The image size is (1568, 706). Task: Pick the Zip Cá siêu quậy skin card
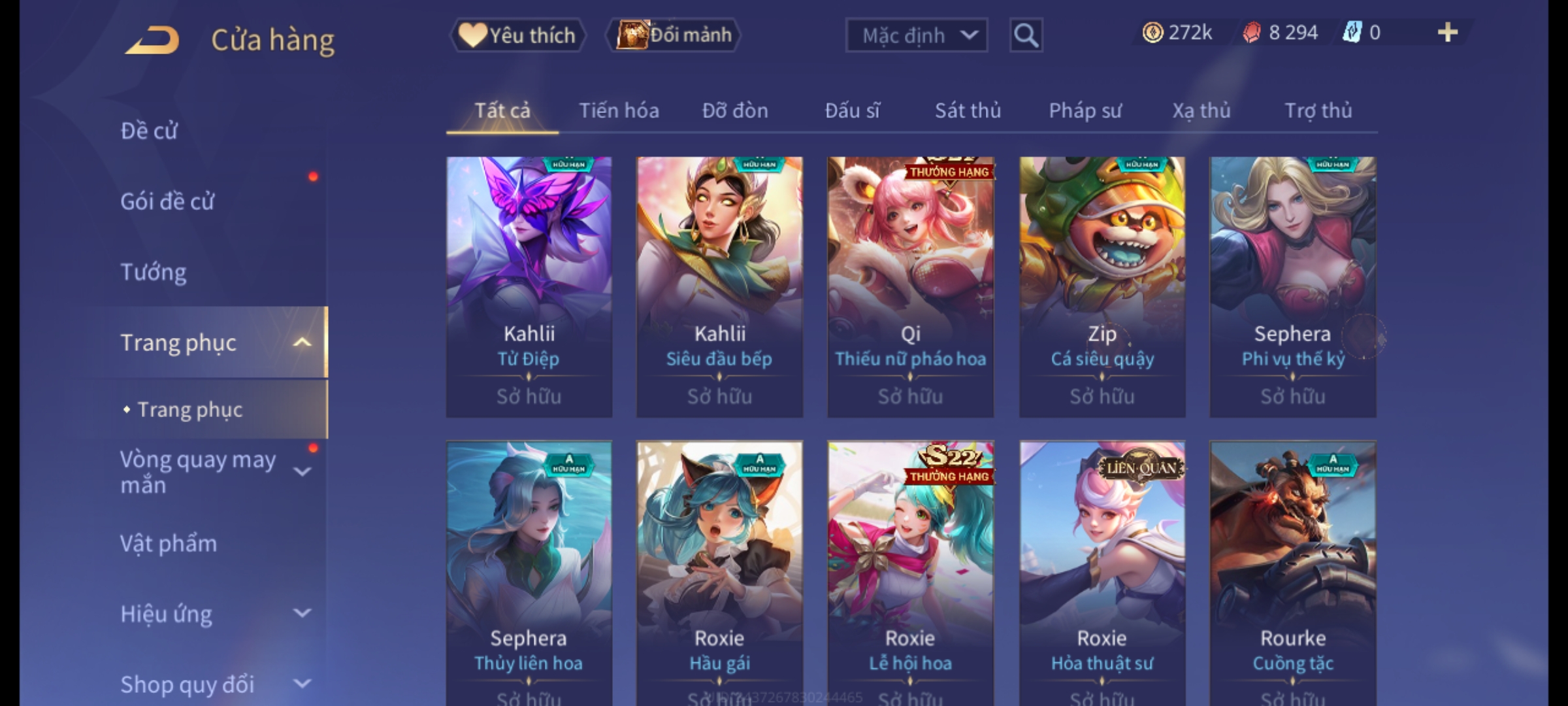tap(1102, 286)
